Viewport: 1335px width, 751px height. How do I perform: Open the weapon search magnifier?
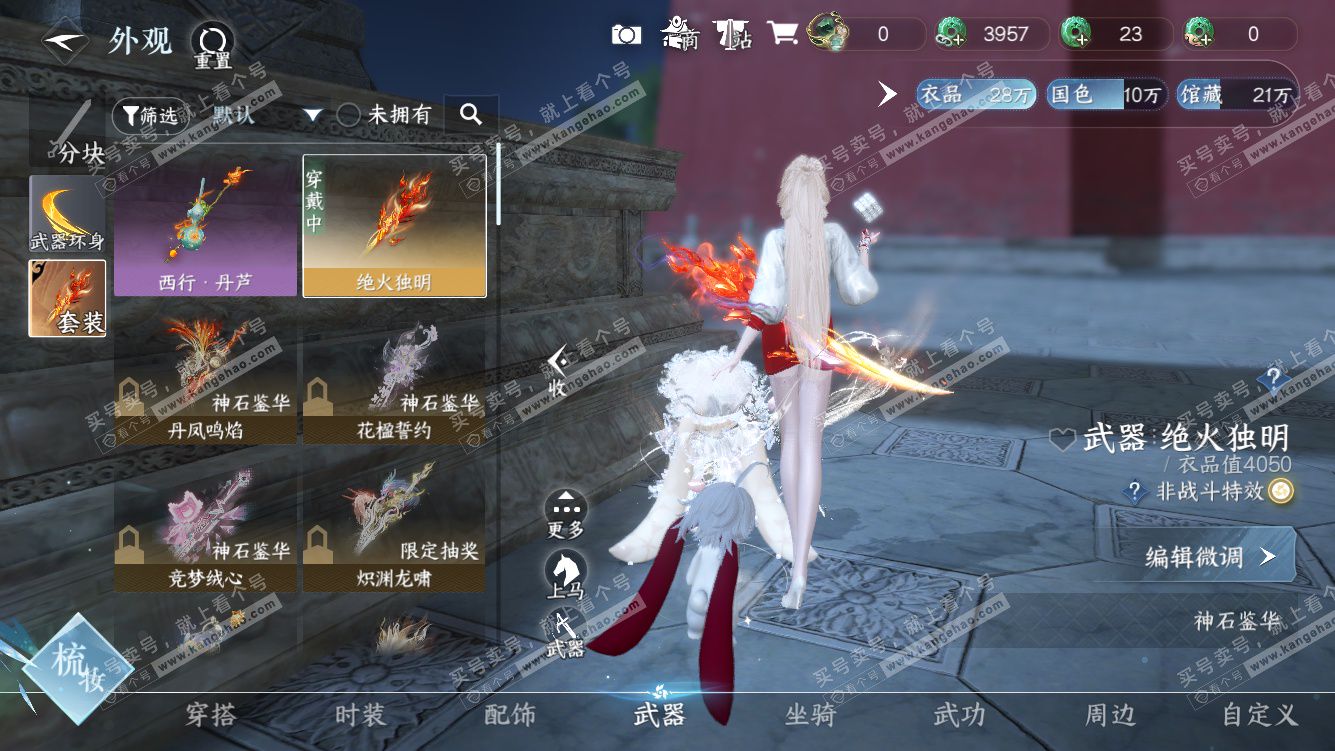coord(471,114)
